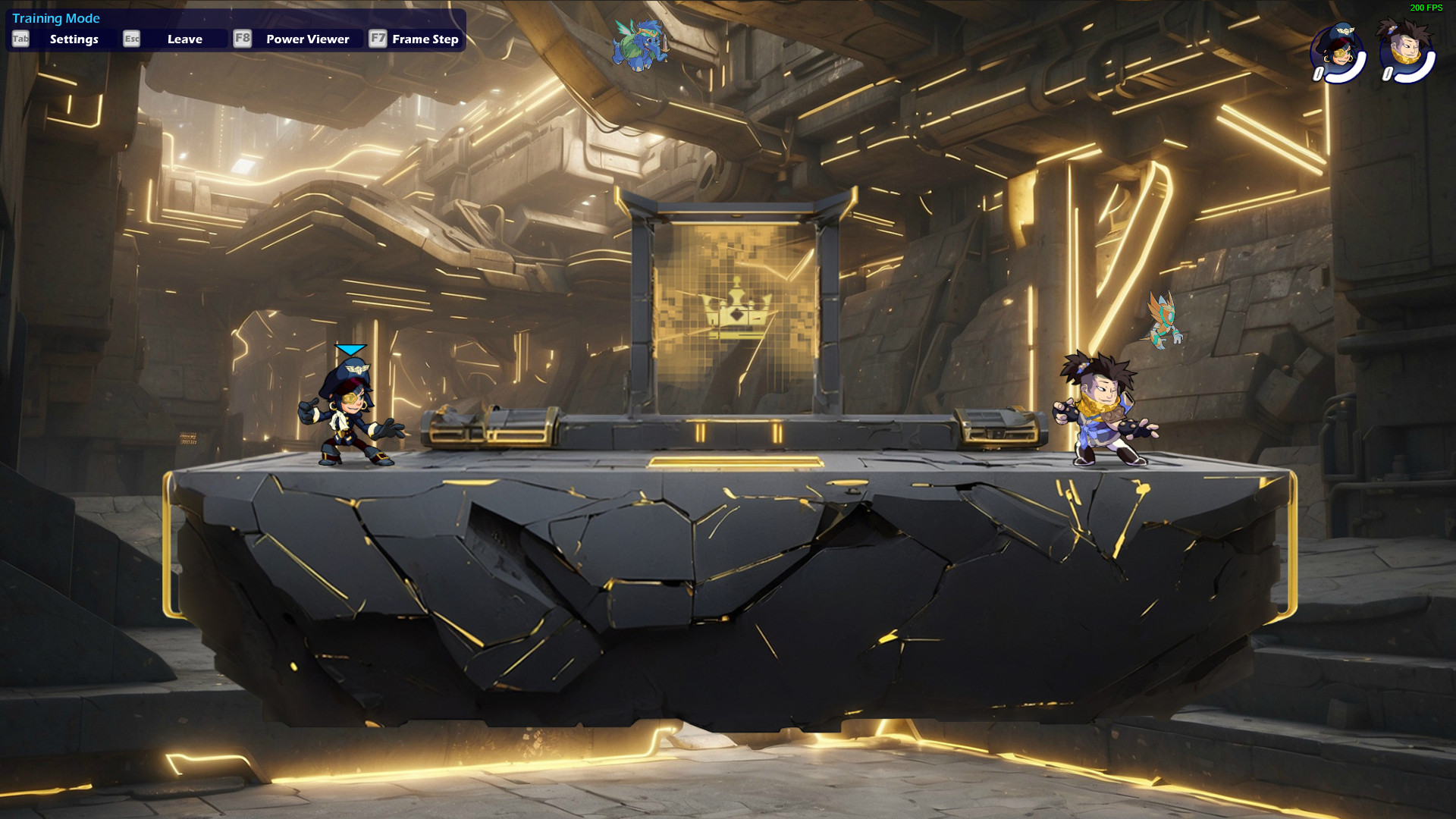The image size is (1456, 819).
Task: Click the green 200 FPS counter
Action: click(x=1424, y=9)
